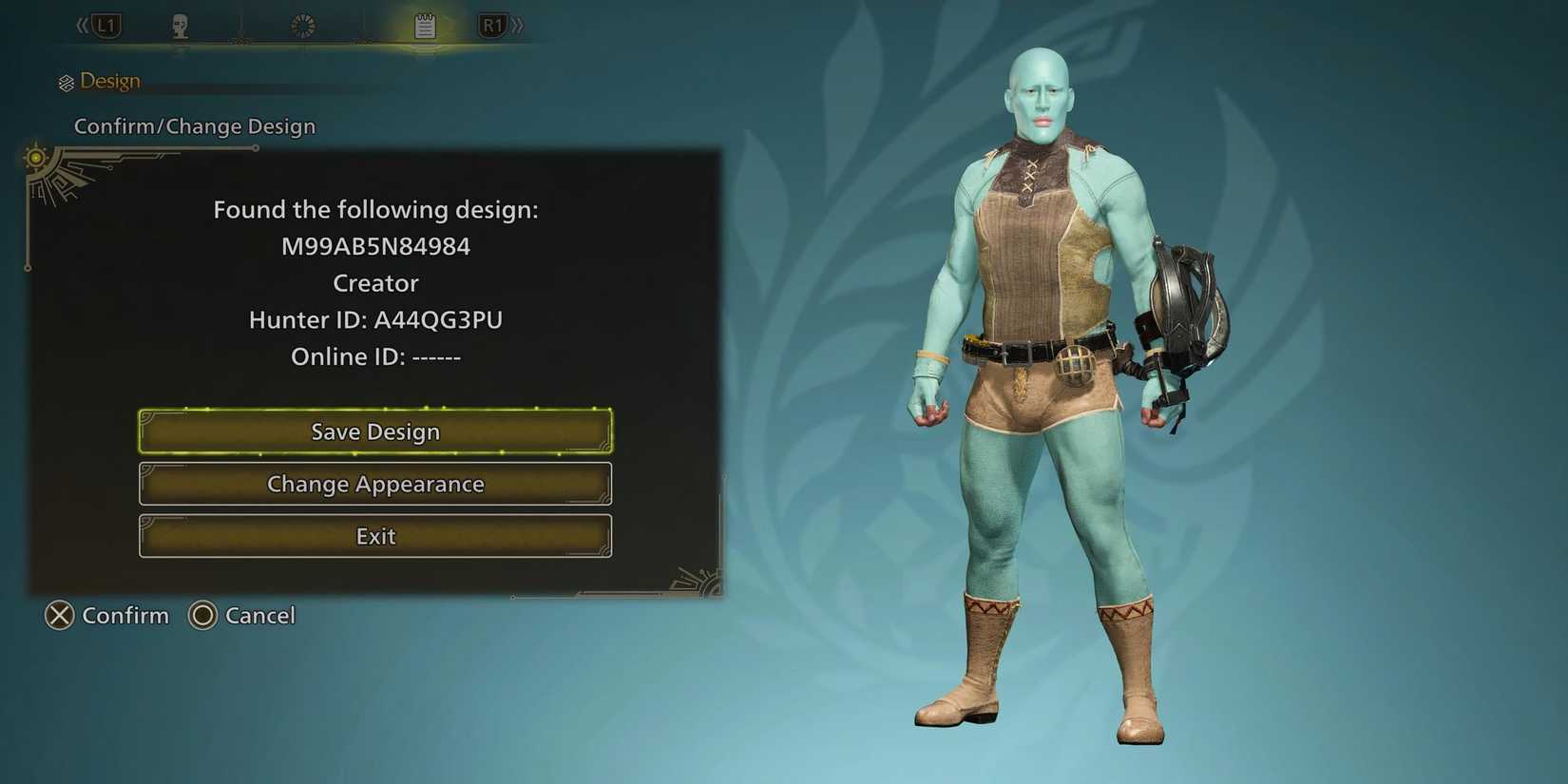Expand the Confirm/Change Design header
Screen dimensions: 1568x784
tap(194, 125)
